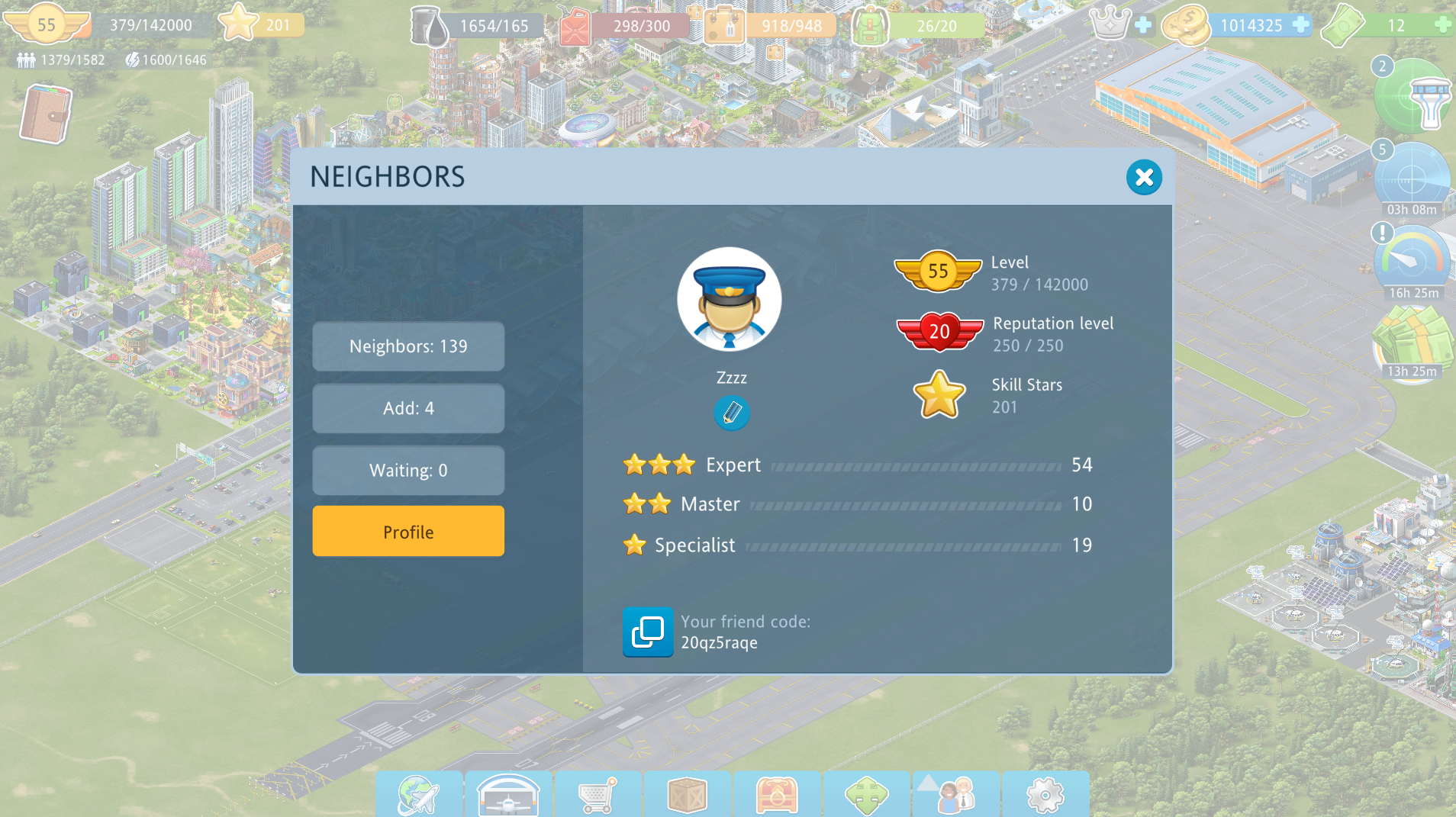Activate the green move-arrows edit mode
The image size is (1456, 817).
867,795
